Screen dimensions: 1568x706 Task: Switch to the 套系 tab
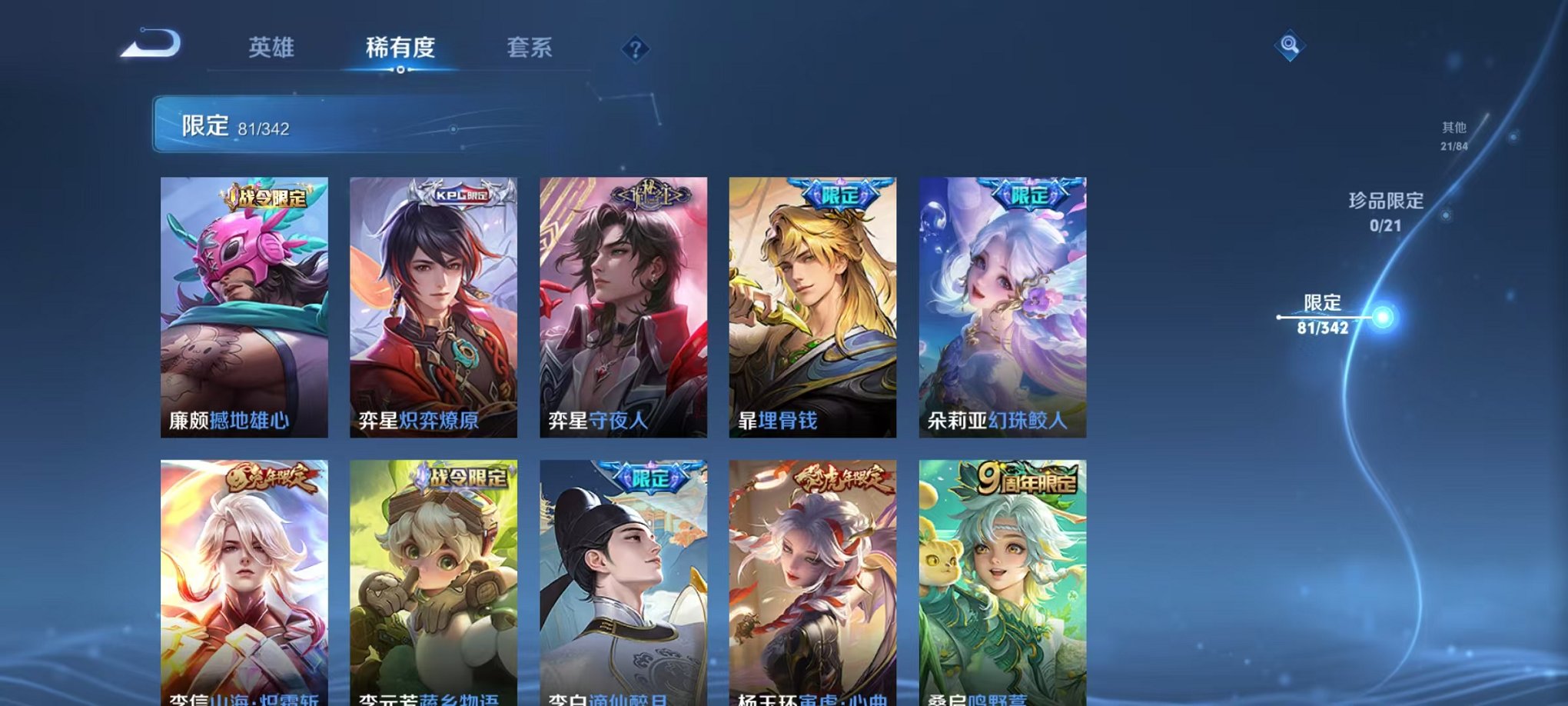(x=532, y=46)
